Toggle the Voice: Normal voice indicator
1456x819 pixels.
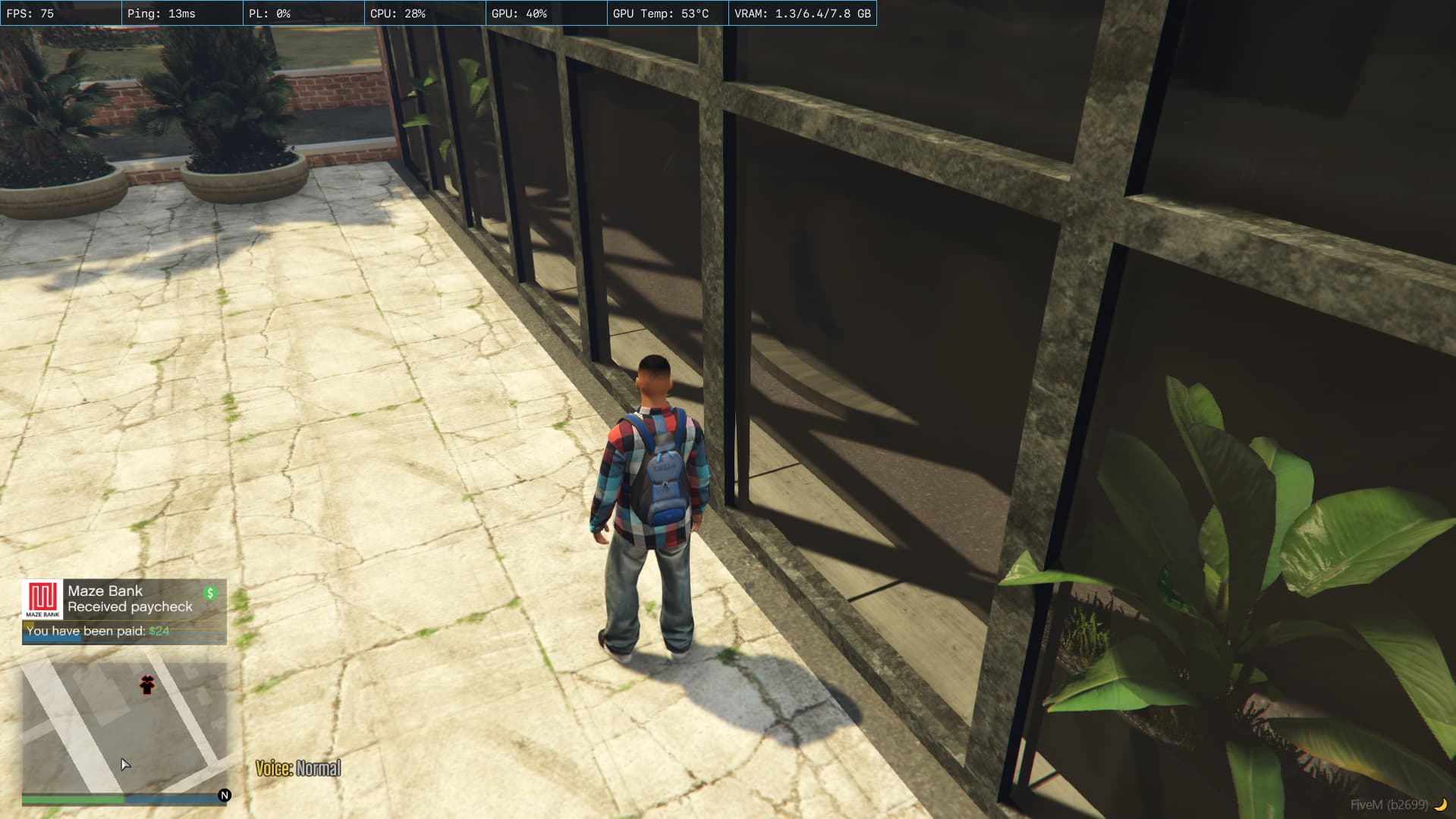[298, 767]
